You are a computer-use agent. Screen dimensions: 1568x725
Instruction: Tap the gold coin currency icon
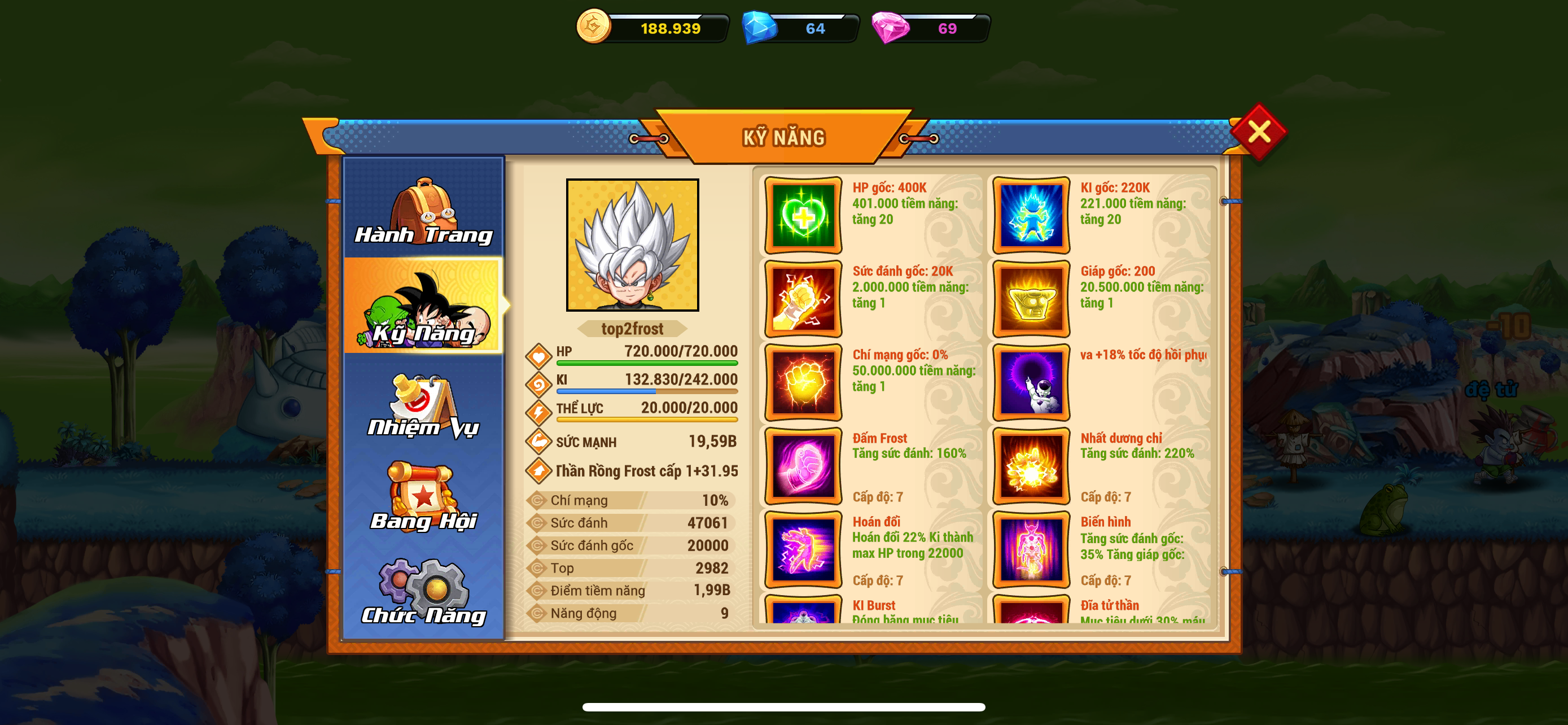click(593, 27)
